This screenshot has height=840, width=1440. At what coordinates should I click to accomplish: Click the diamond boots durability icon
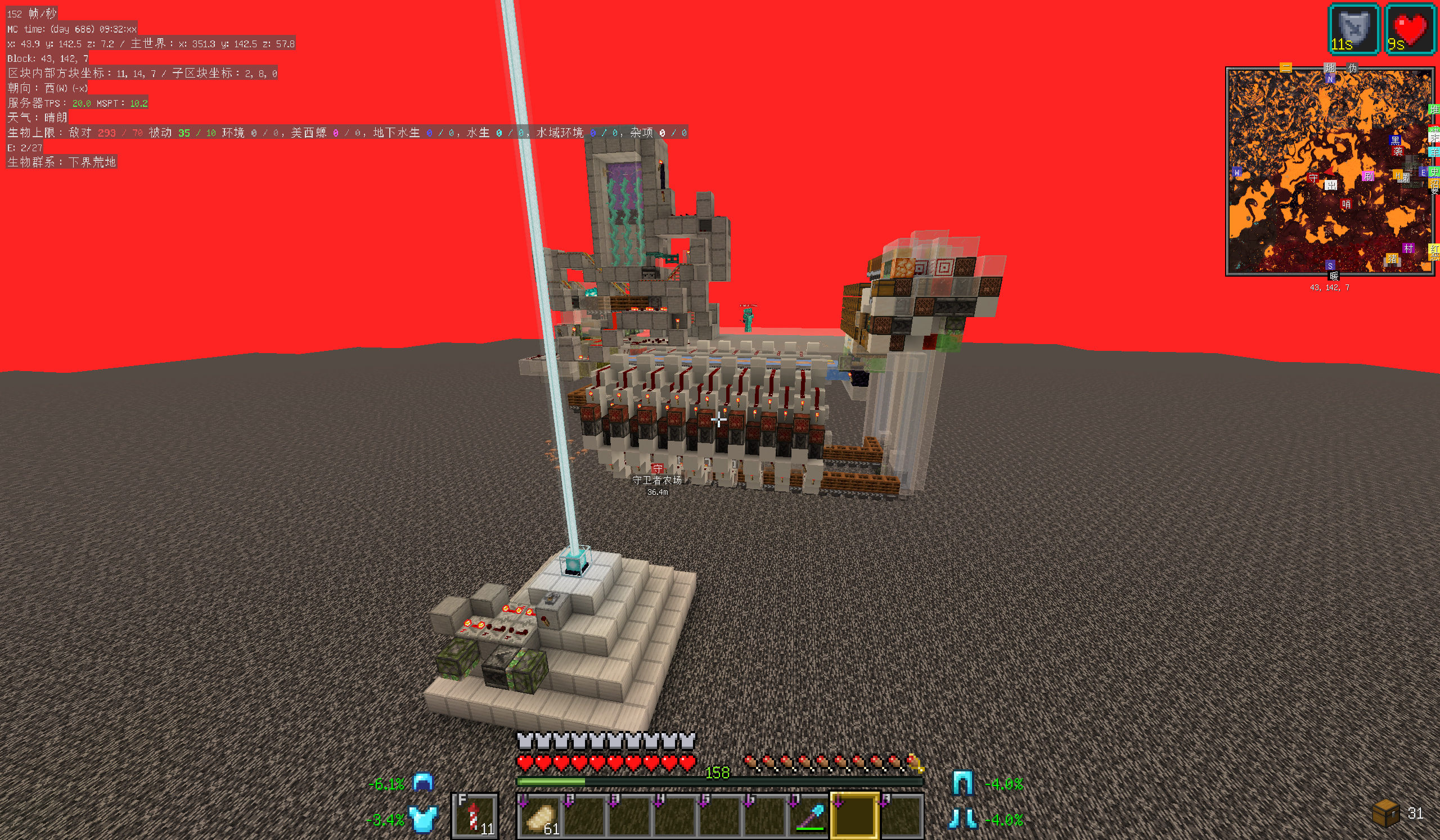(963, 819)
